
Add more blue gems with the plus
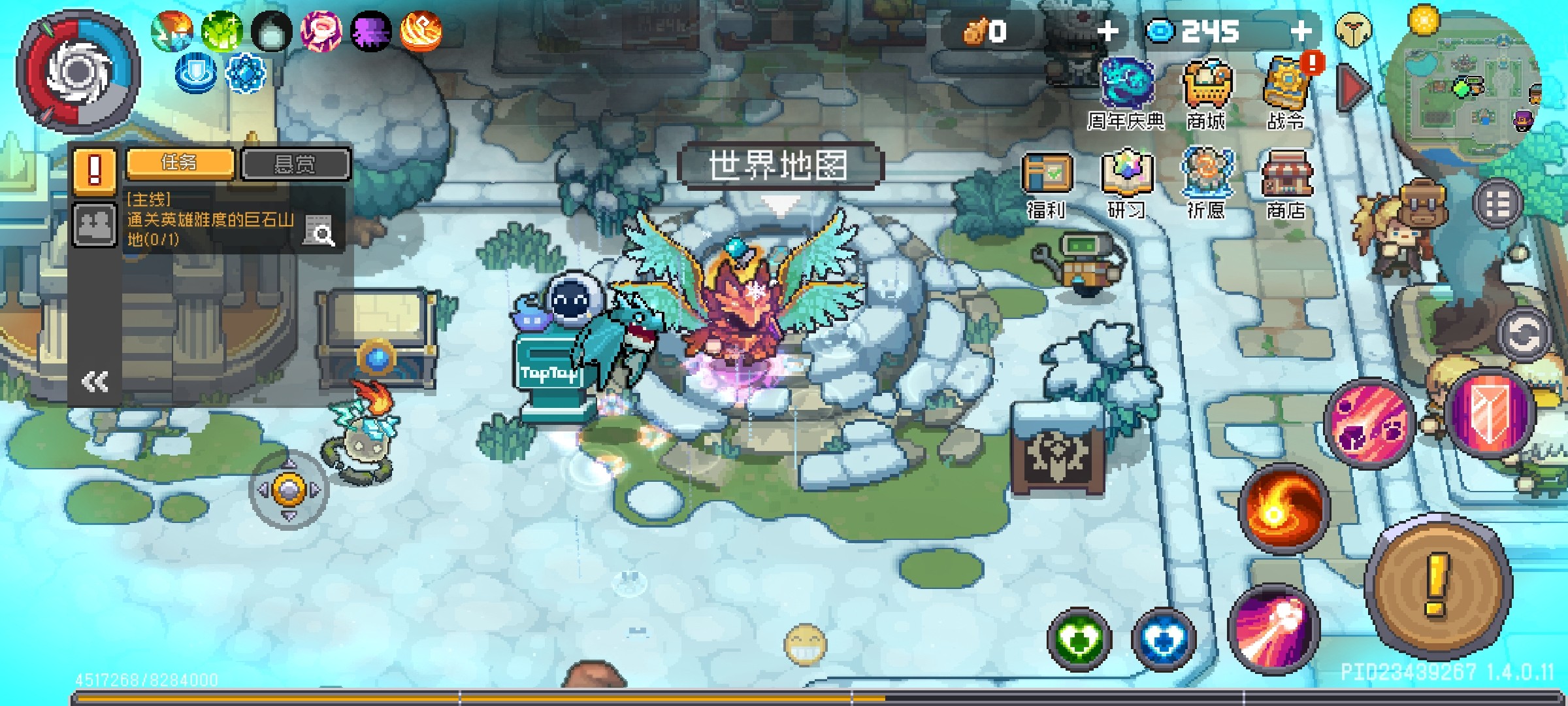[x=1301, y=31]
